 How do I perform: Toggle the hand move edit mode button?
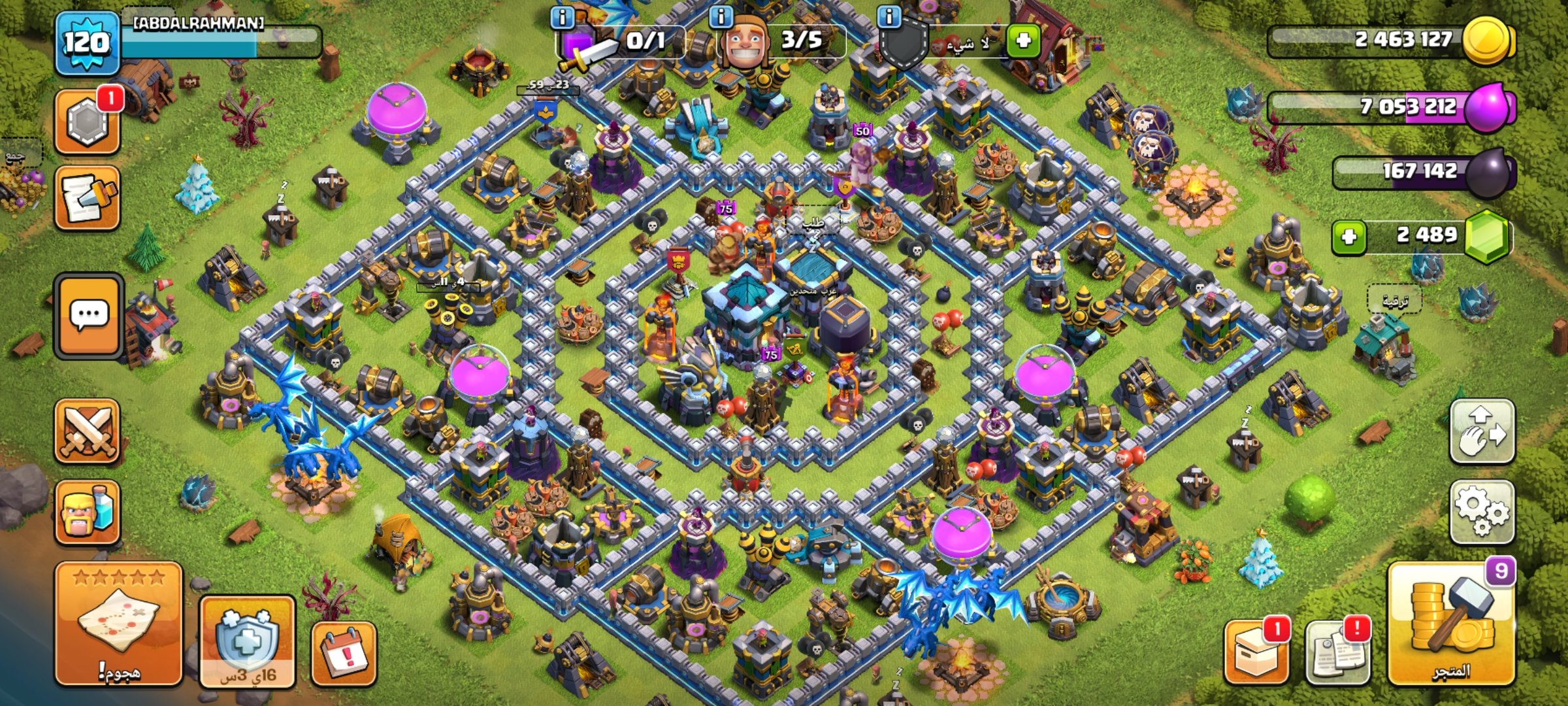1482,431
